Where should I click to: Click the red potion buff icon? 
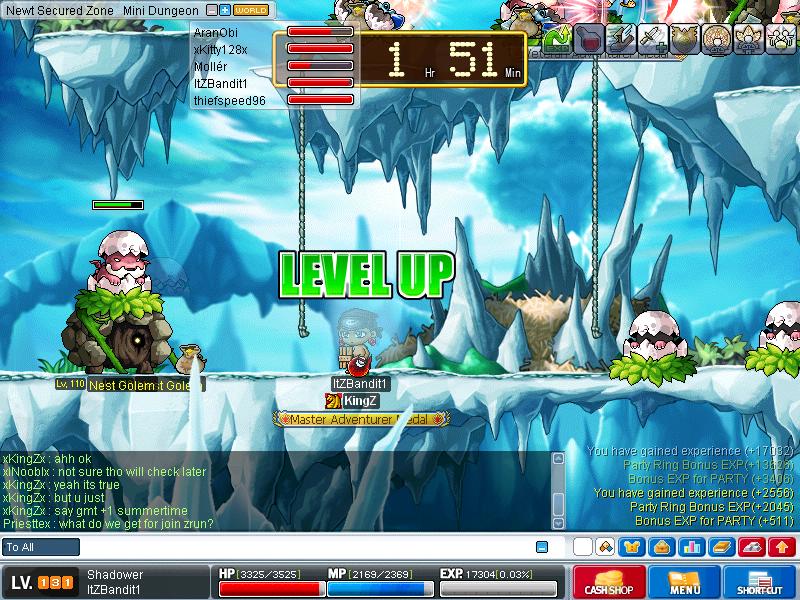590,38
